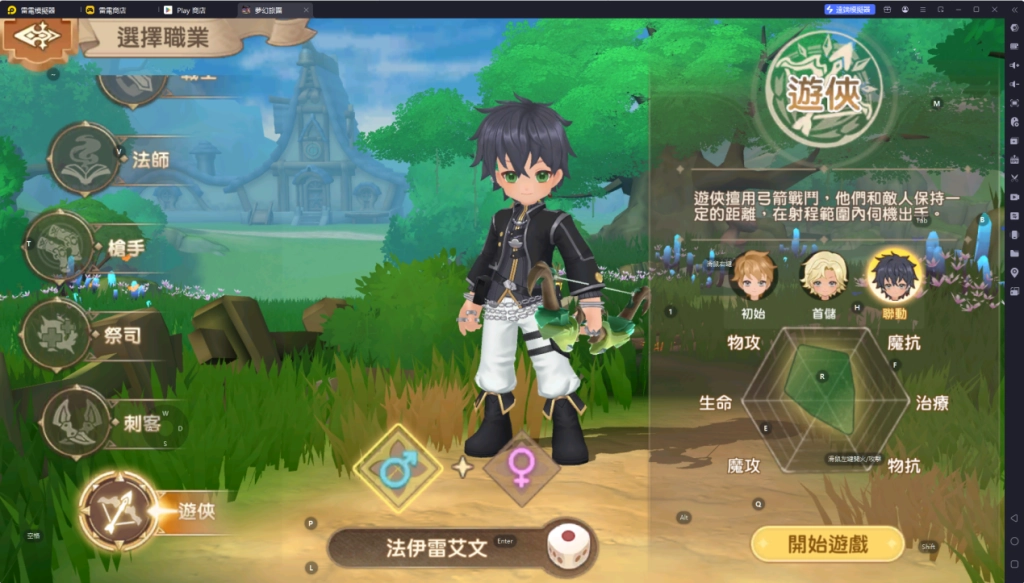Switch to the Play 商店 emulator tab
Screen dimensions: 1024x583
click(190, 9)
